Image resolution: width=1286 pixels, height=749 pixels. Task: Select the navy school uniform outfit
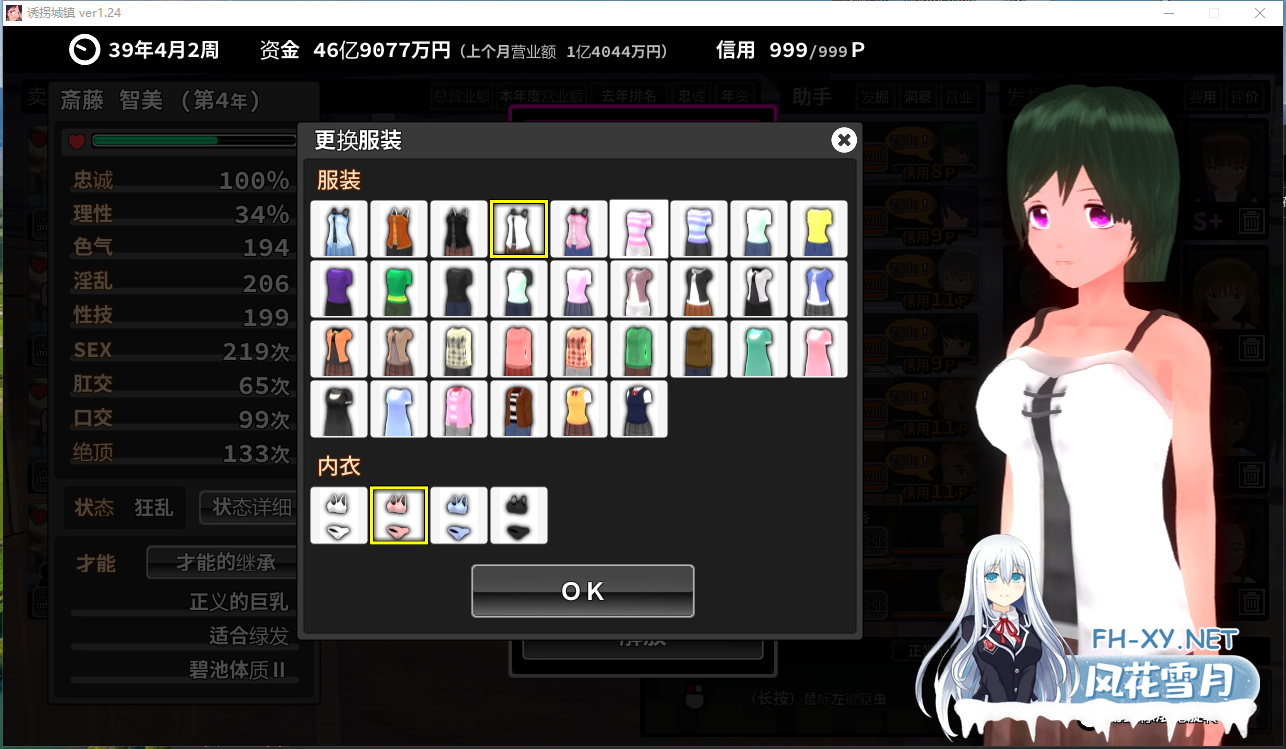click(x=639, y=409)
